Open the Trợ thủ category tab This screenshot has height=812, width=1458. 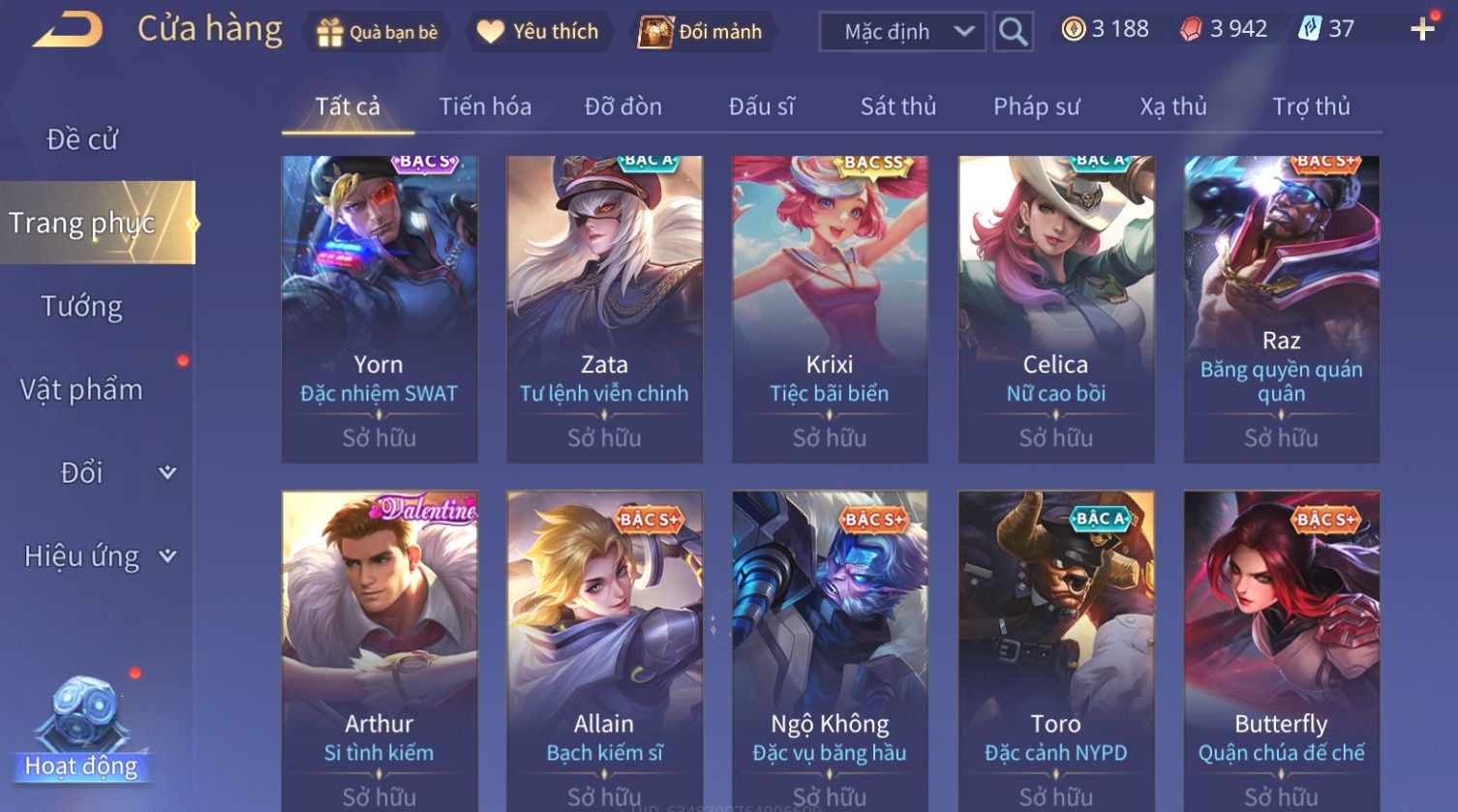[x=1311, y=106]
